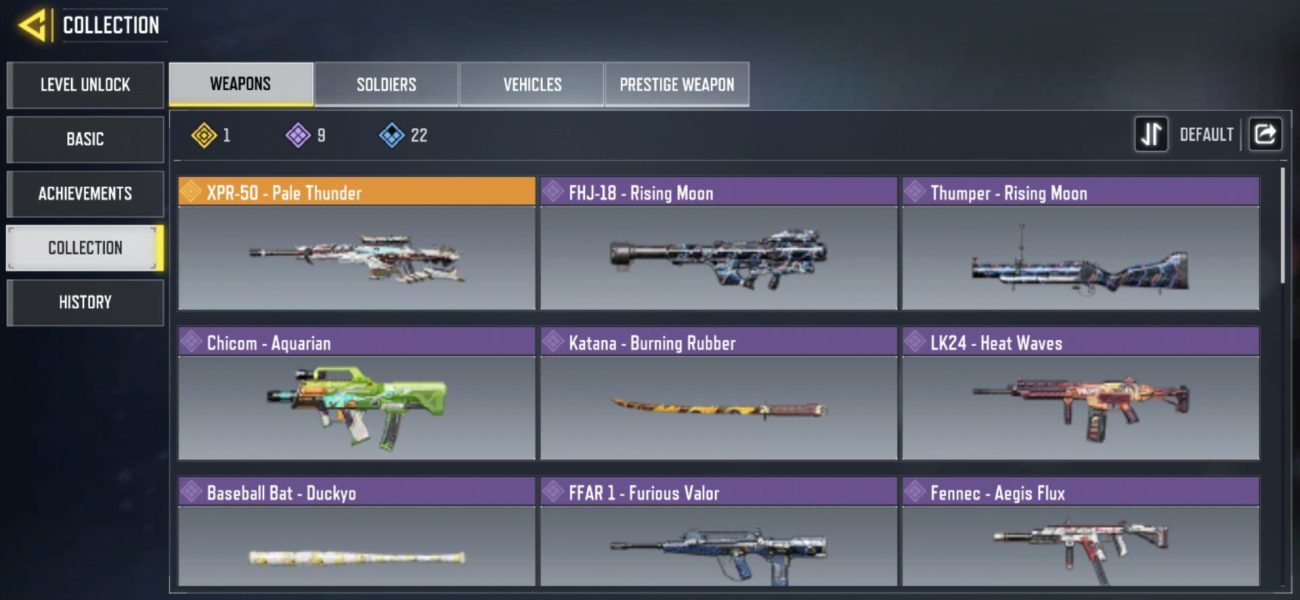The width and height of the screenshot is (1300, 600).
Task: Click the share icon button
Action: pos(1265,134)
